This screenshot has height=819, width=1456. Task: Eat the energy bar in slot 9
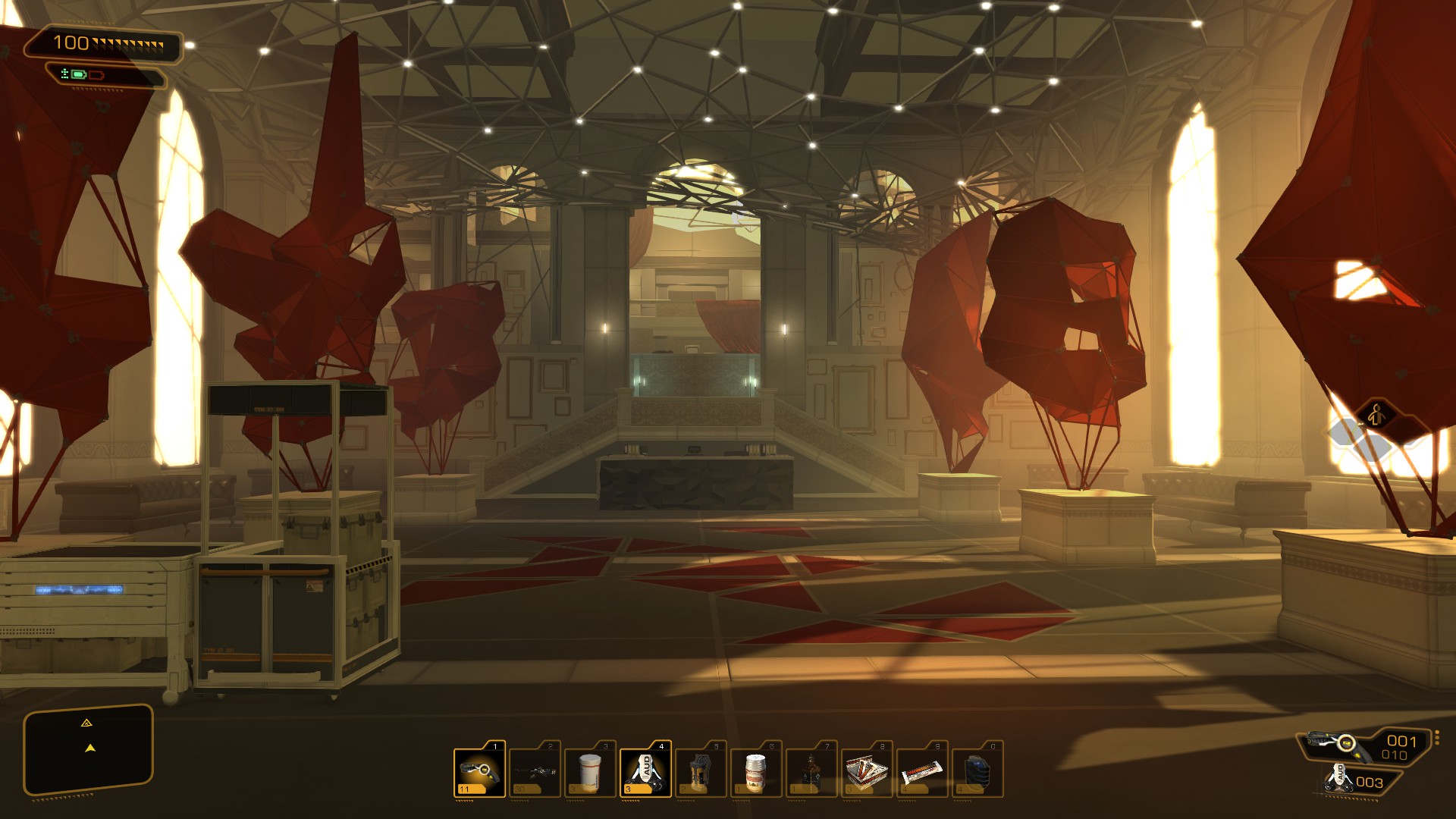click(x=922, y=771)
